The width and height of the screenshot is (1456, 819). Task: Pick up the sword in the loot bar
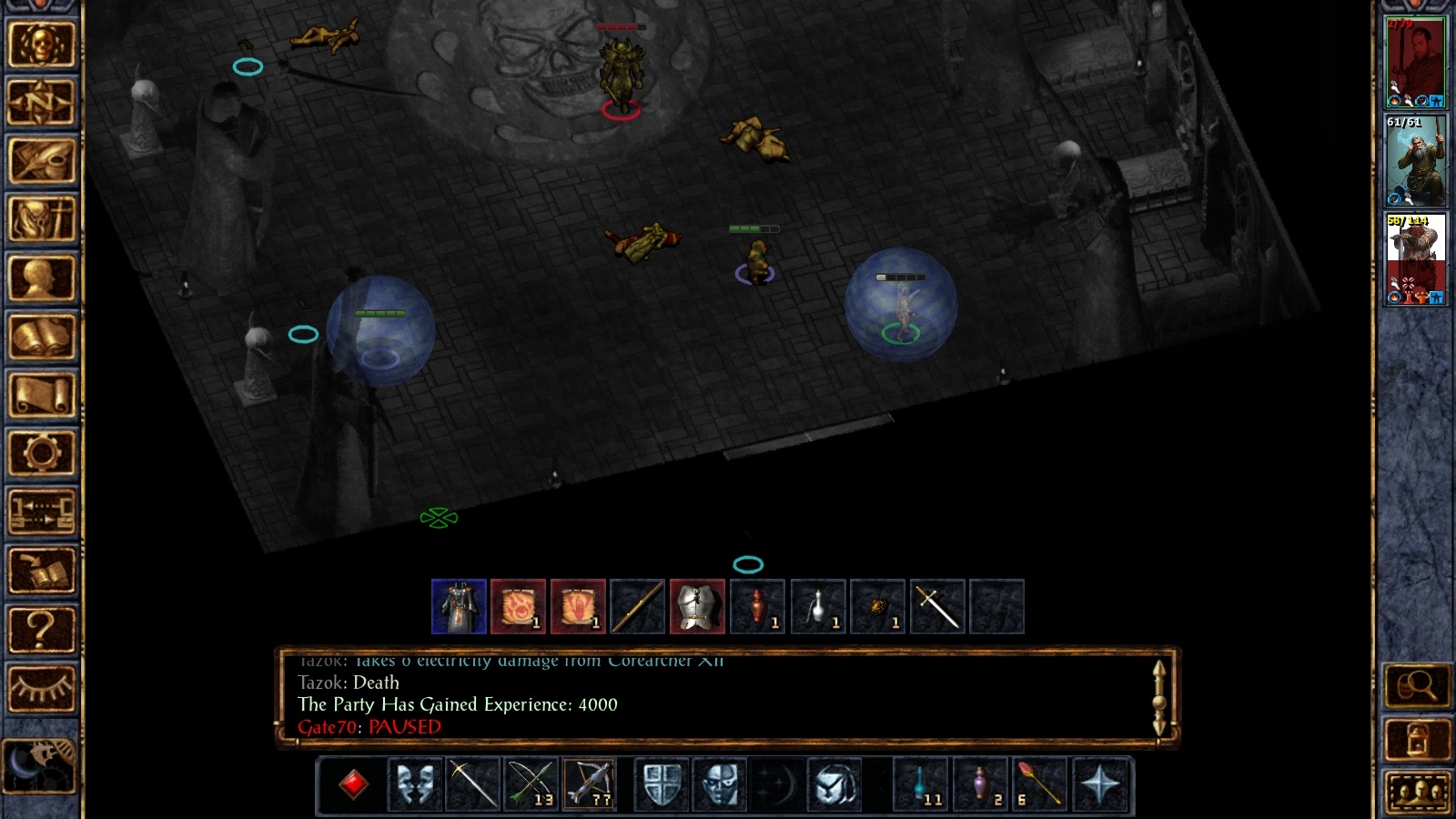(x=937, y=607)
